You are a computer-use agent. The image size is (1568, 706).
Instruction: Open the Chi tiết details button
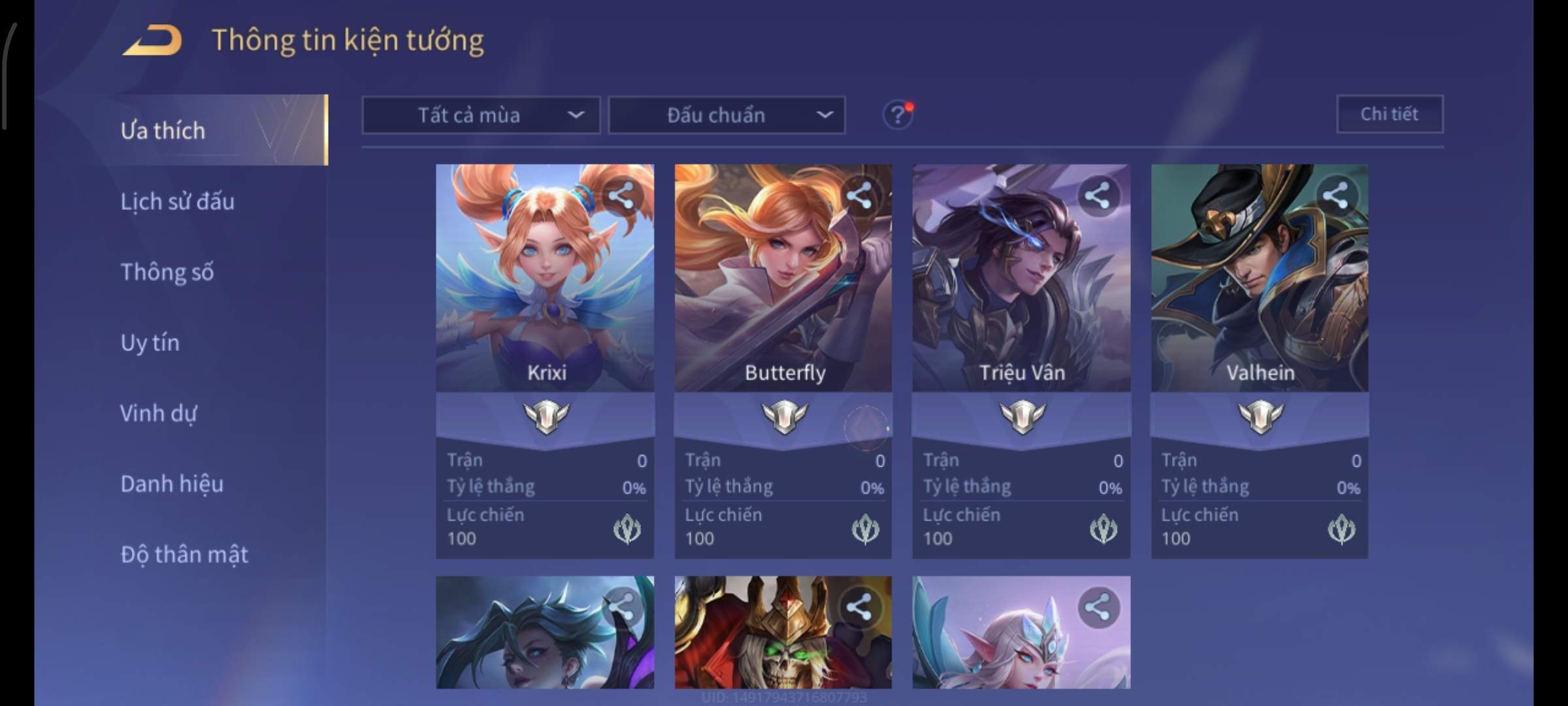pos(1390,114)
